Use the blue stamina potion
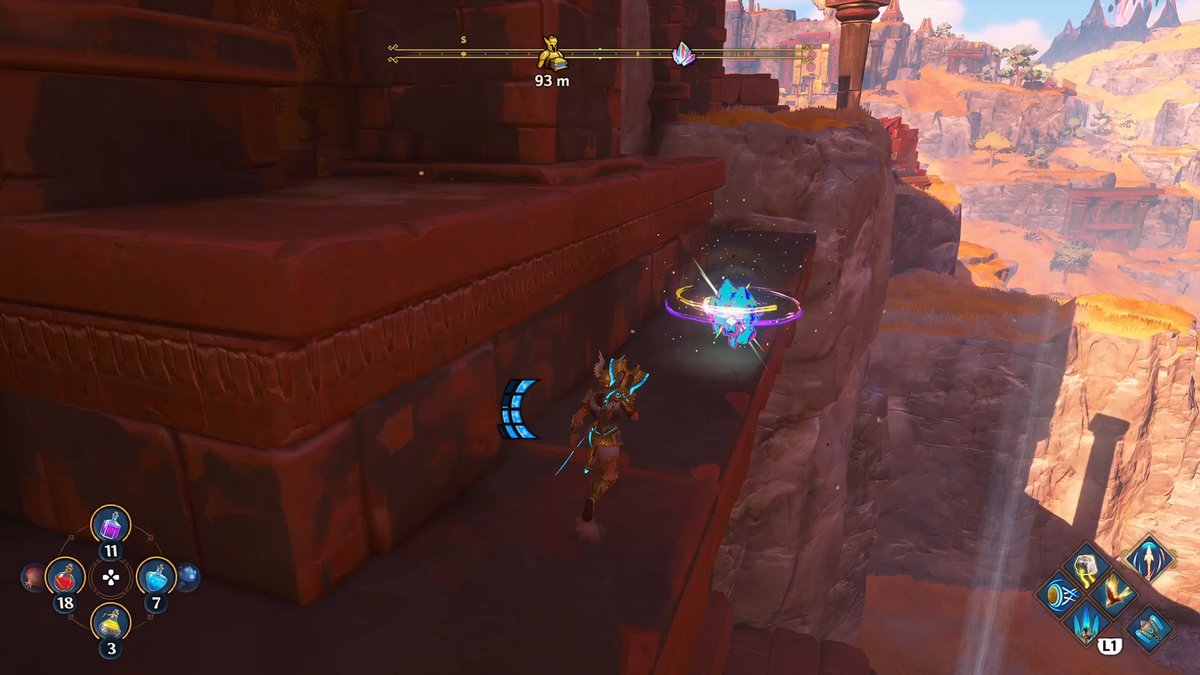1200x675 pixels. (x=156, y=576)
